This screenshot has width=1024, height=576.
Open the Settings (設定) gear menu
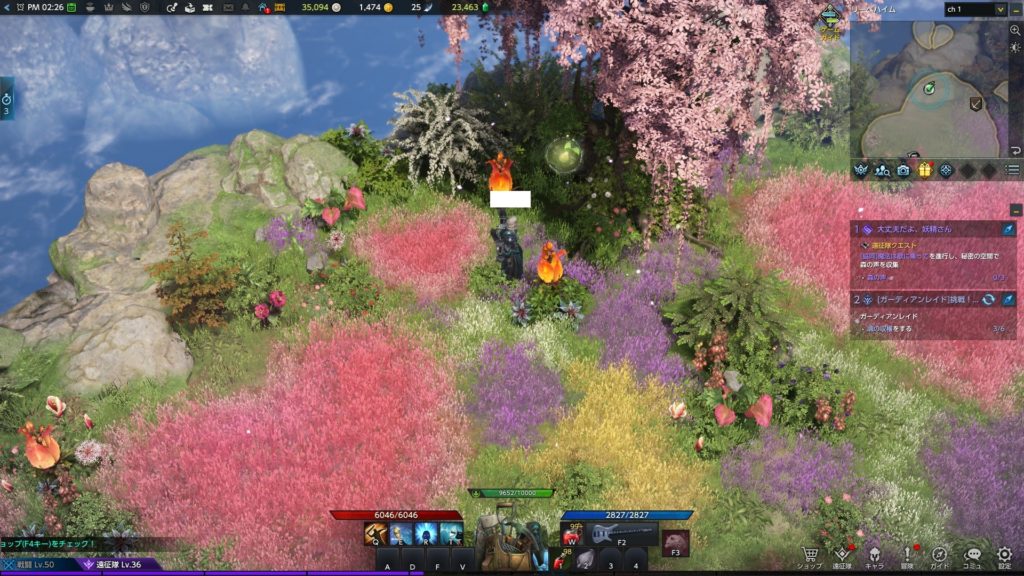(1005, 555)
